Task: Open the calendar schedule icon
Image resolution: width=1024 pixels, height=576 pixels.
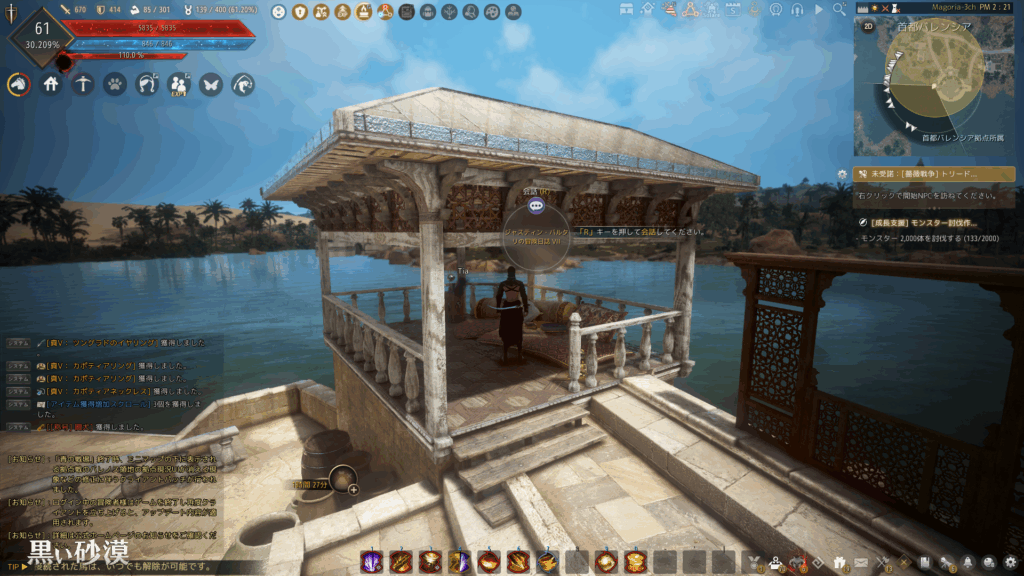Action: click(732, 9)
